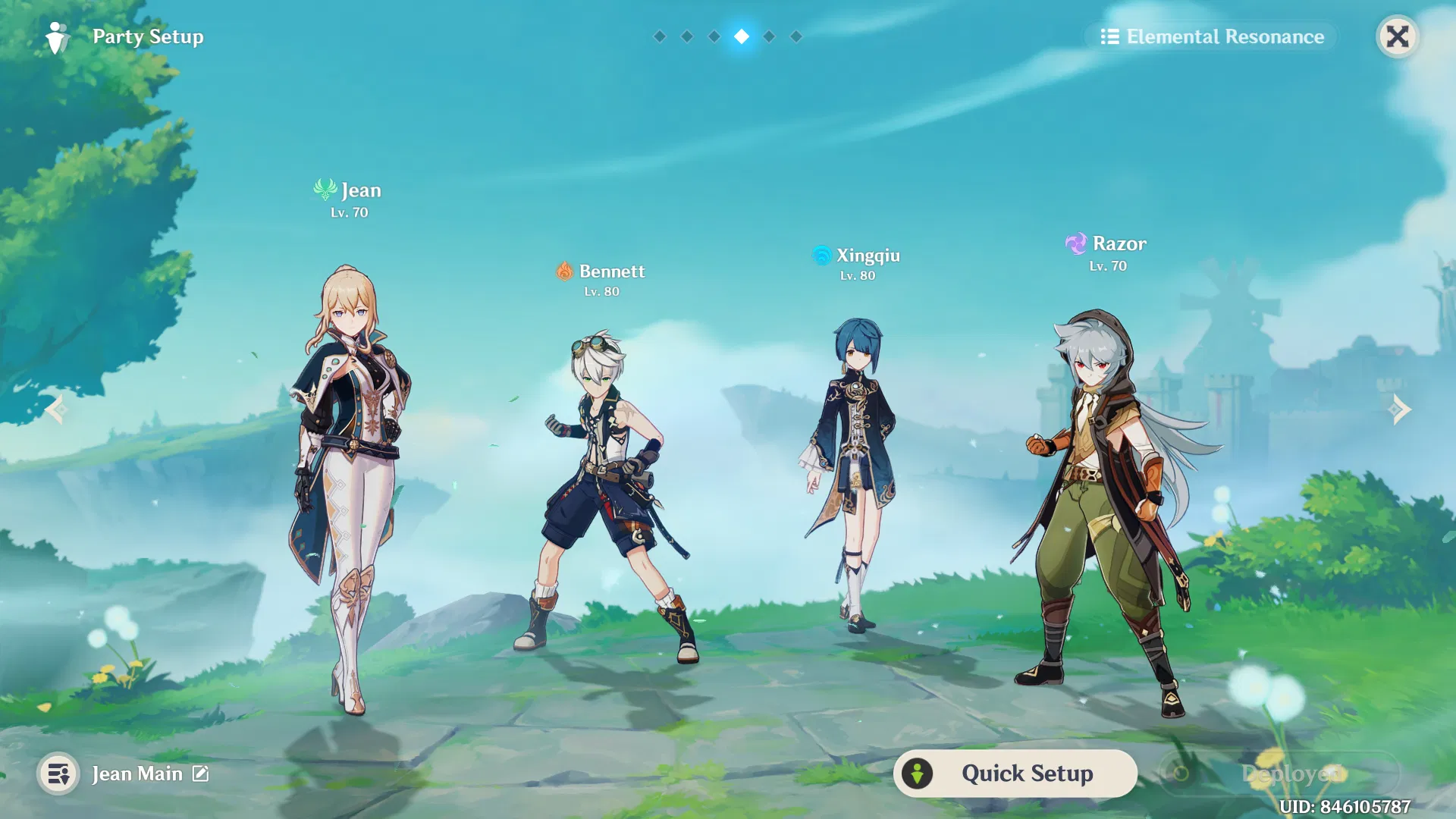Switch to the next party with right arrow

pyautogui.click(x=1400, y=409)
